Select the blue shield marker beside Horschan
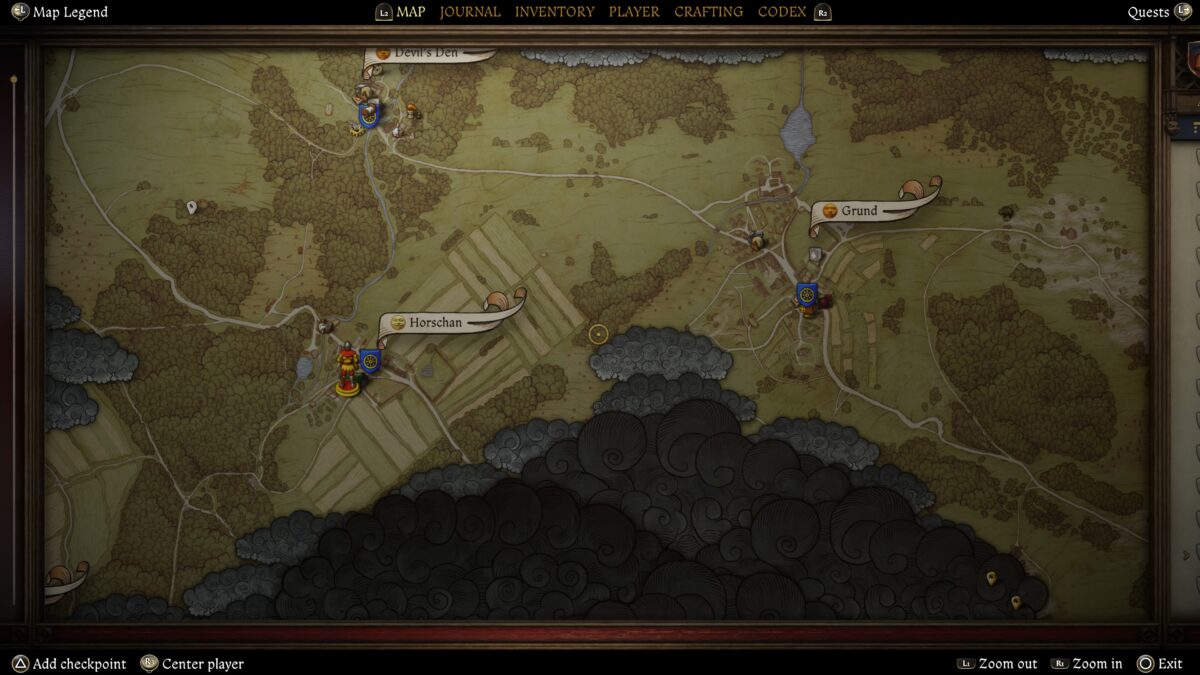The width and height of the screenshot is (1200, 675). [370, 361]
